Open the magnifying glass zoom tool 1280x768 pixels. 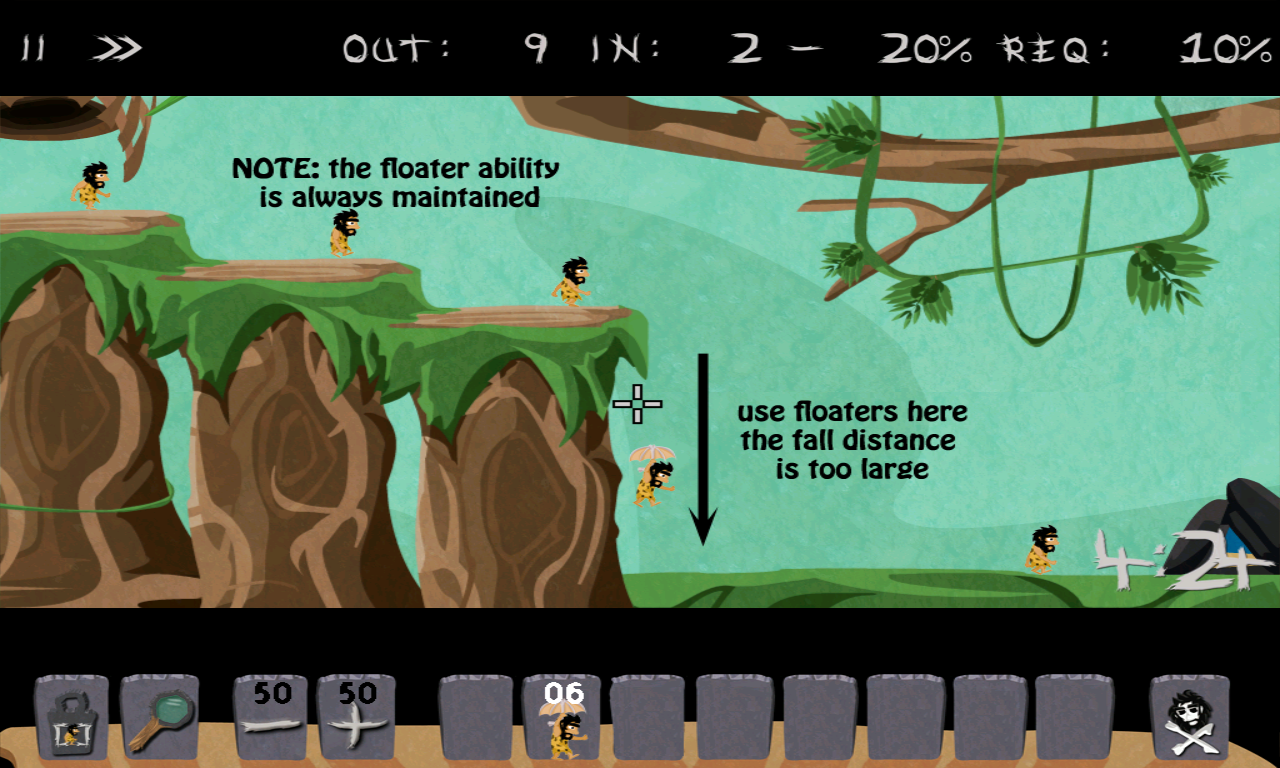(x=160, y=718)
